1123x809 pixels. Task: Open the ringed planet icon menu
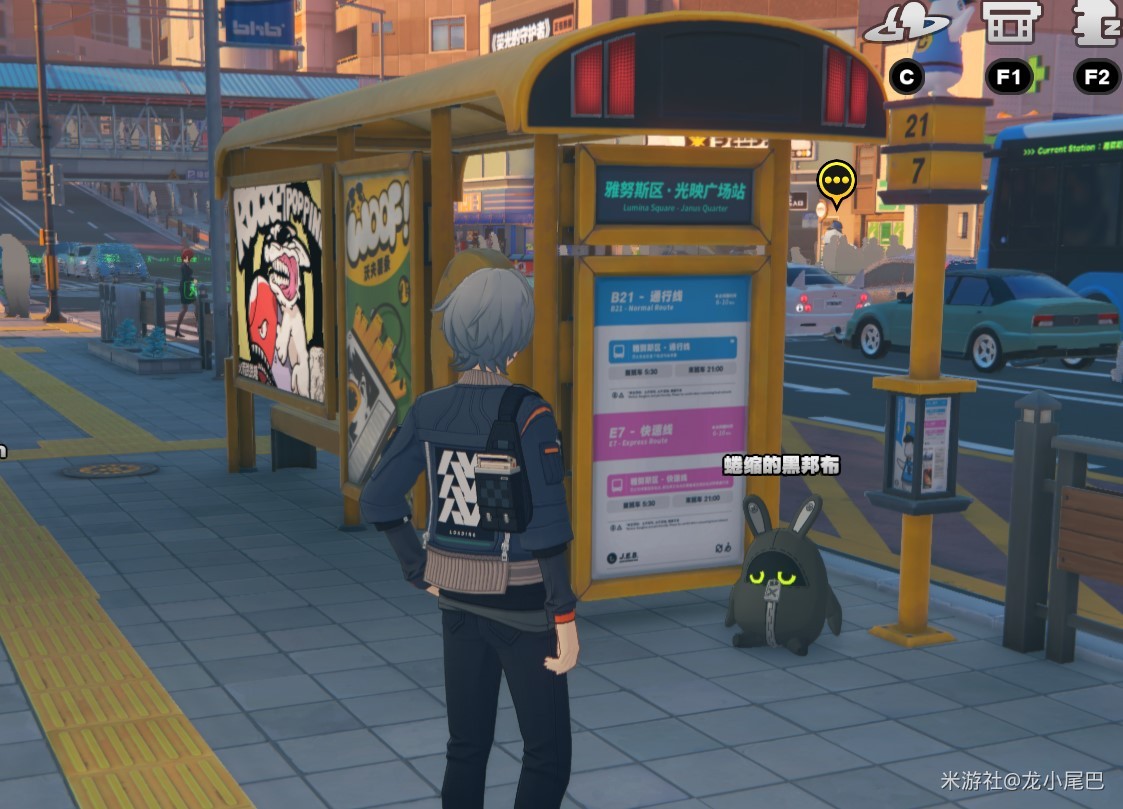(906, 25)
